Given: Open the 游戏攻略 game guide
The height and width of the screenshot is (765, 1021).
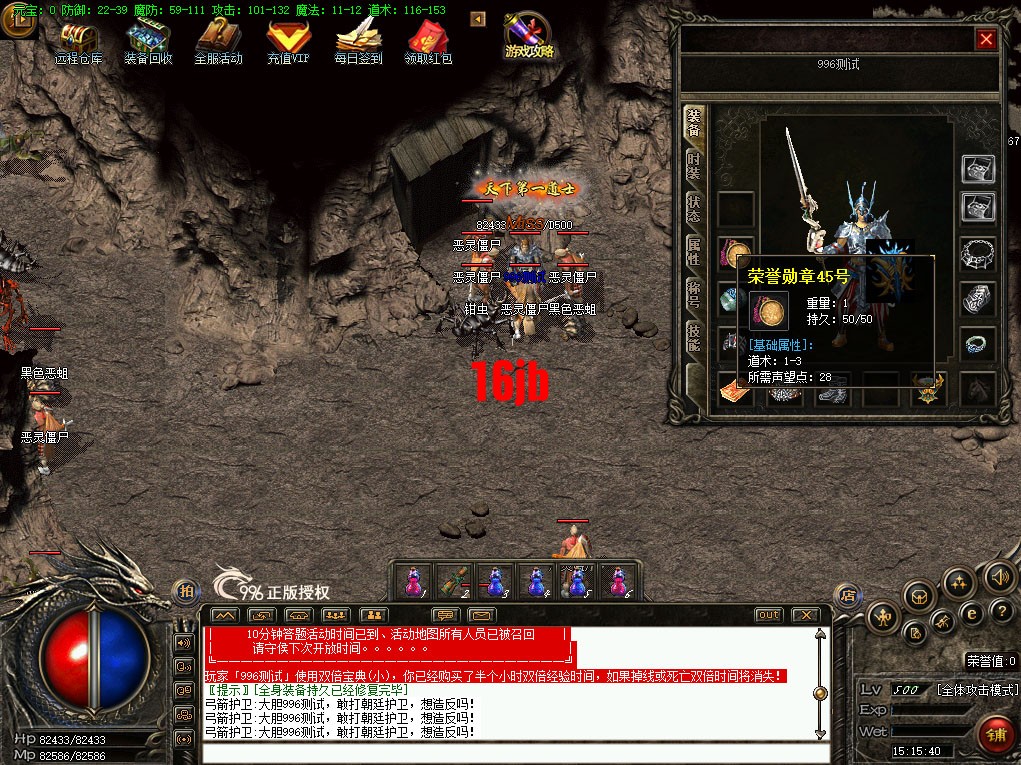Looking at the screenshot, I should click(x=529, y=37).
